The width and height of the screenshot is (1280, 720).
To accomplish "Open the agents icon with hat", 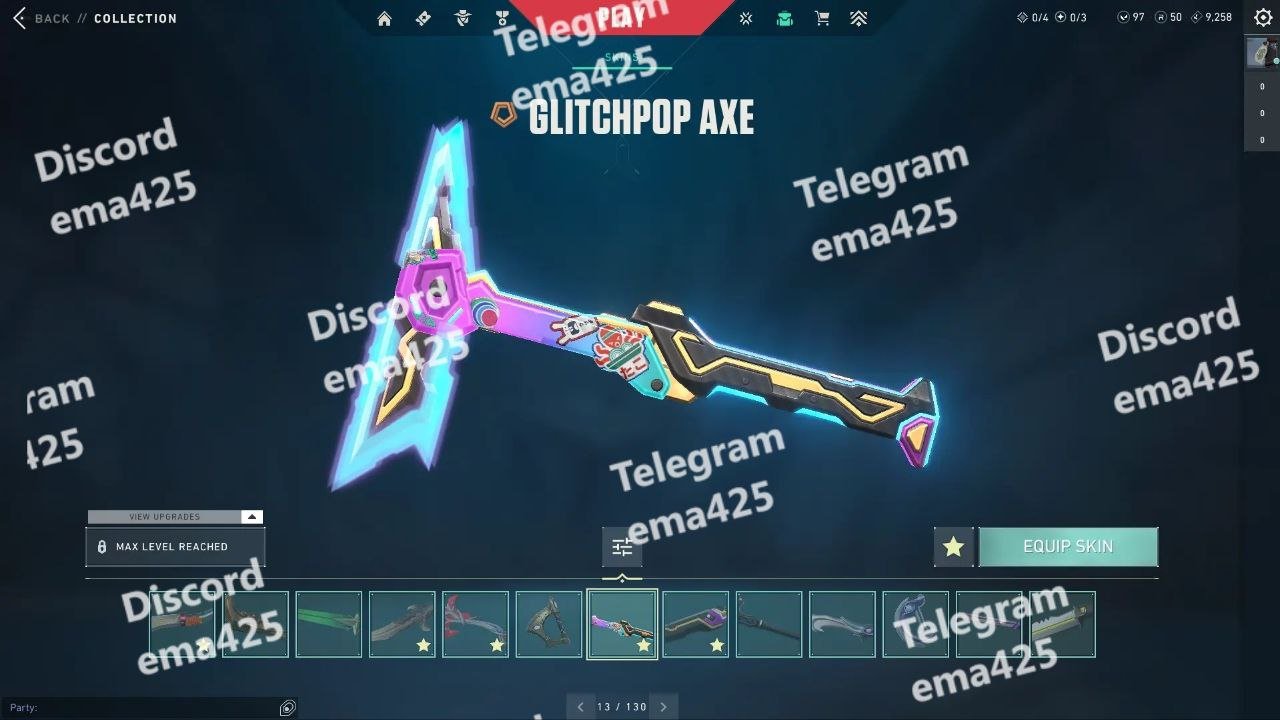I will (x=462, y=18).
